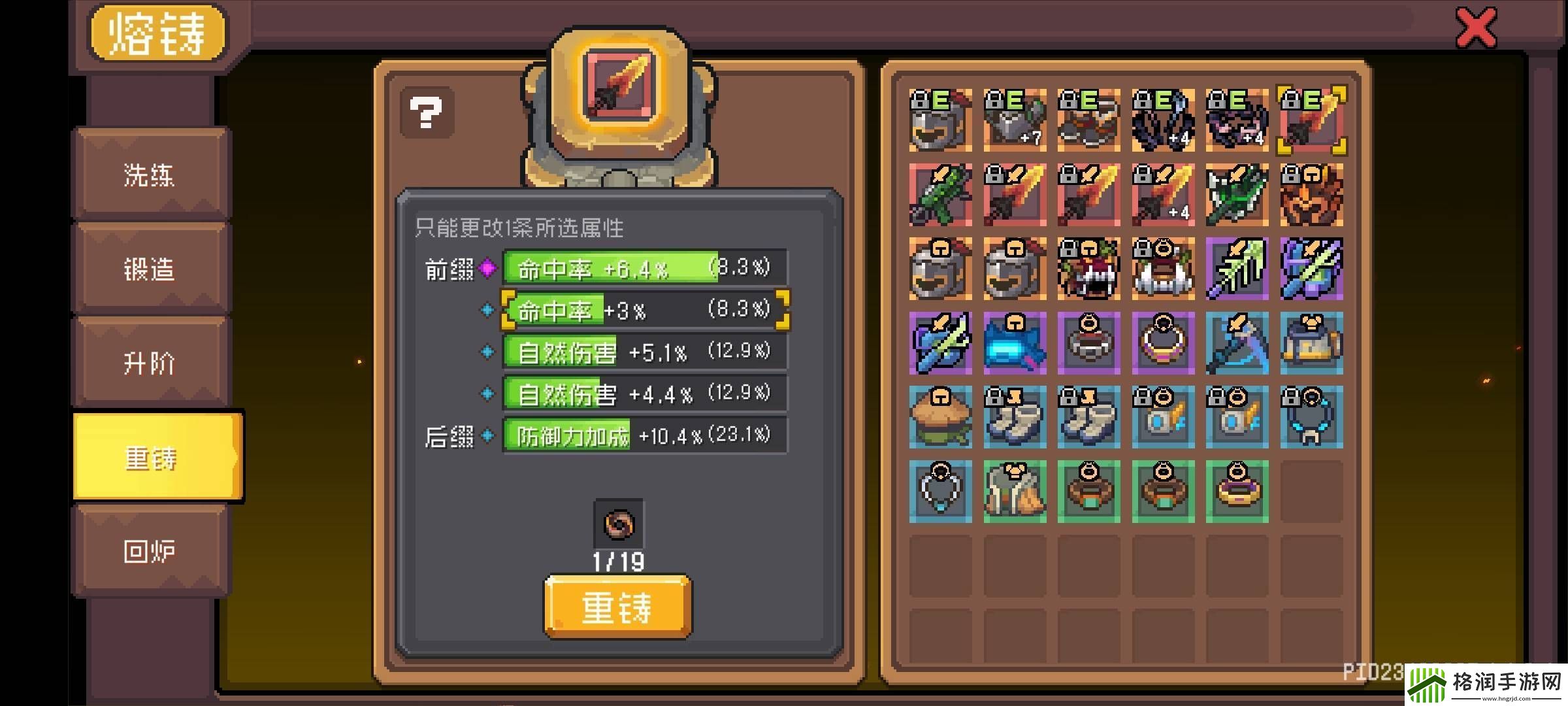
Task: Switch to the 洗练 tab
Action: [150, 175]
